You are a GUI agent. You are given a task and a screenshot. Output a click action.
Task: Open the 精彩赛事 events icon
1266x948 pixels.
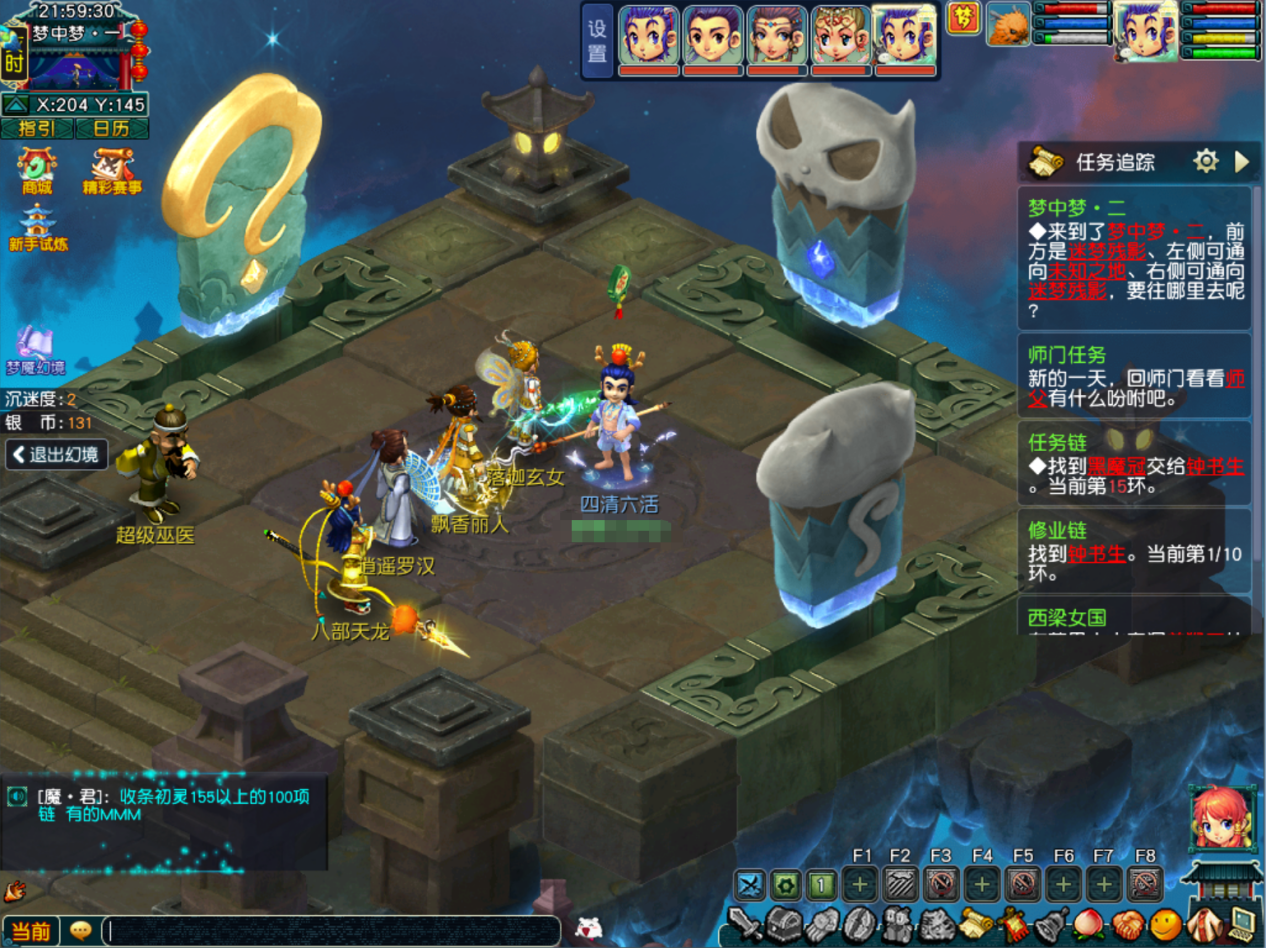pyautogui.click(x=112, y=170)
